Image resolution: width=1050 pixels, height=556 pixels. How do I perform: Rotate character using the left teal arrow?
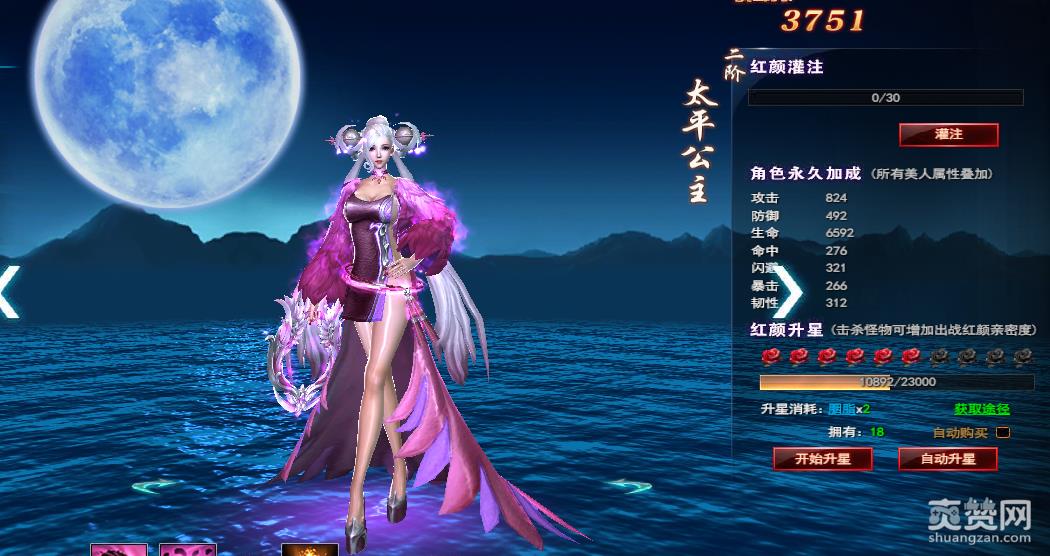click(155, 486)
